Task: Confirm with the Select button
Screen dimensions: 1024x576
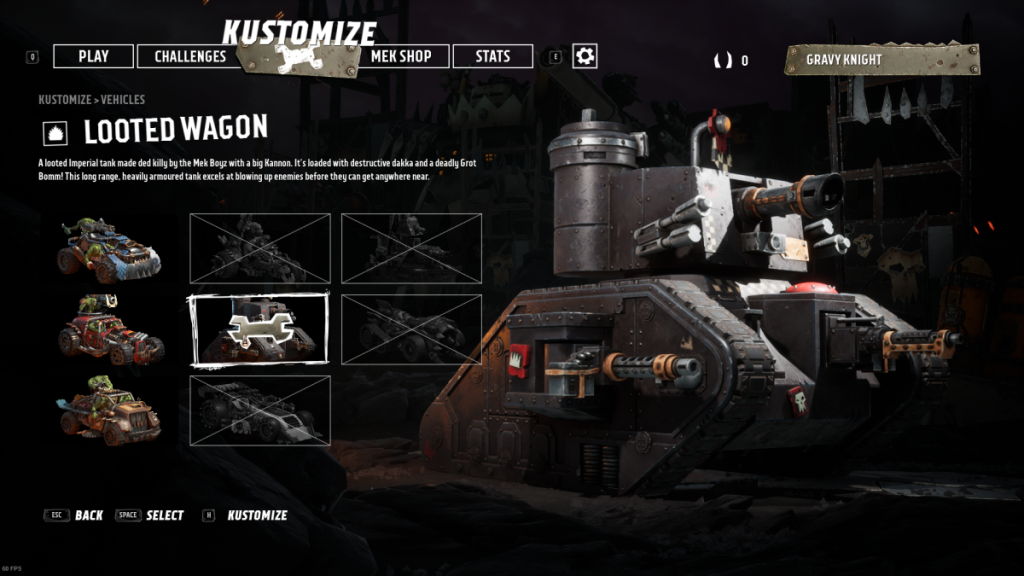Action: pos(164,515)
